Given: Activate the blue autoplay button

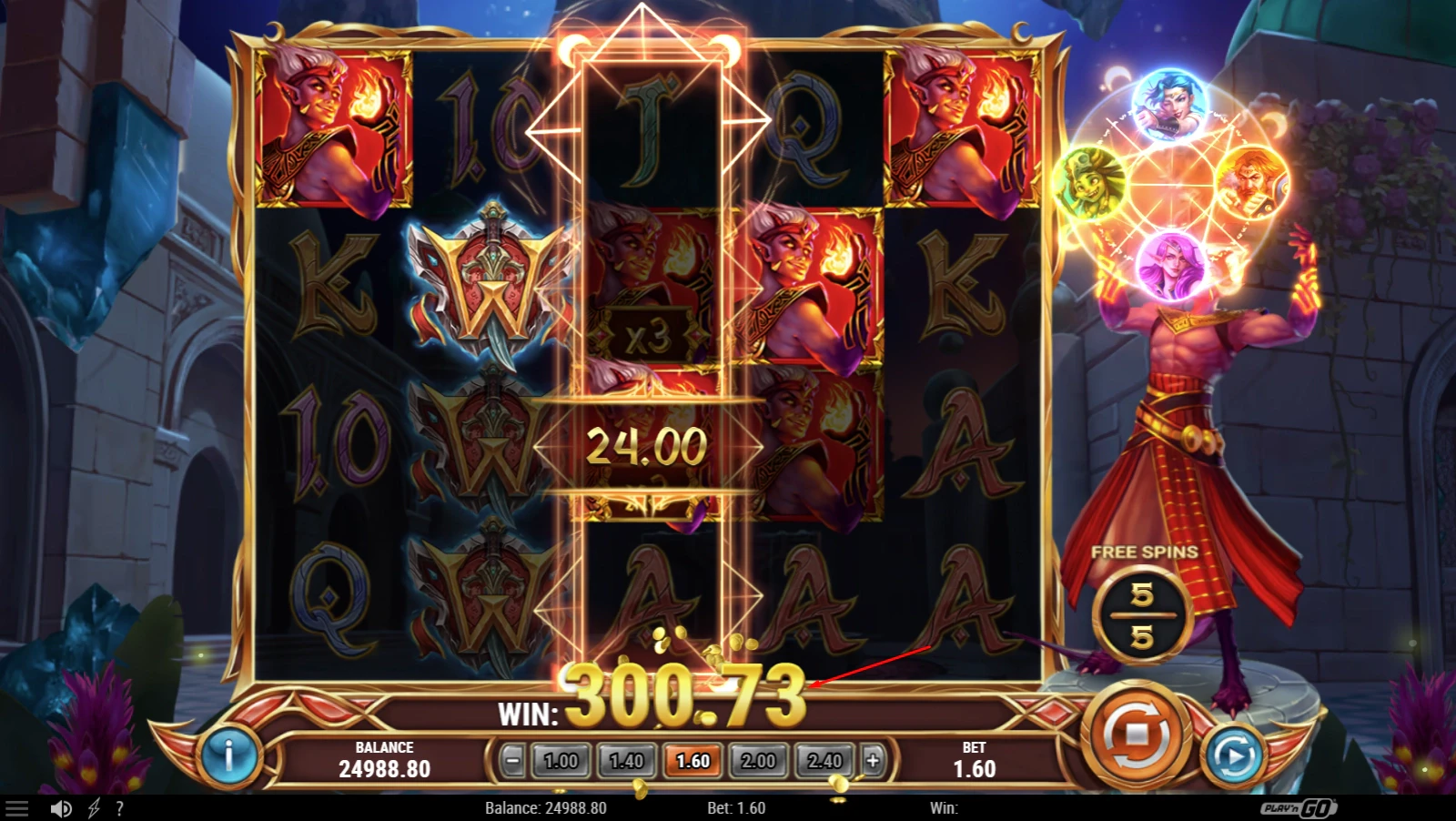Looking at the screenshot, I should pos(1232,755).
